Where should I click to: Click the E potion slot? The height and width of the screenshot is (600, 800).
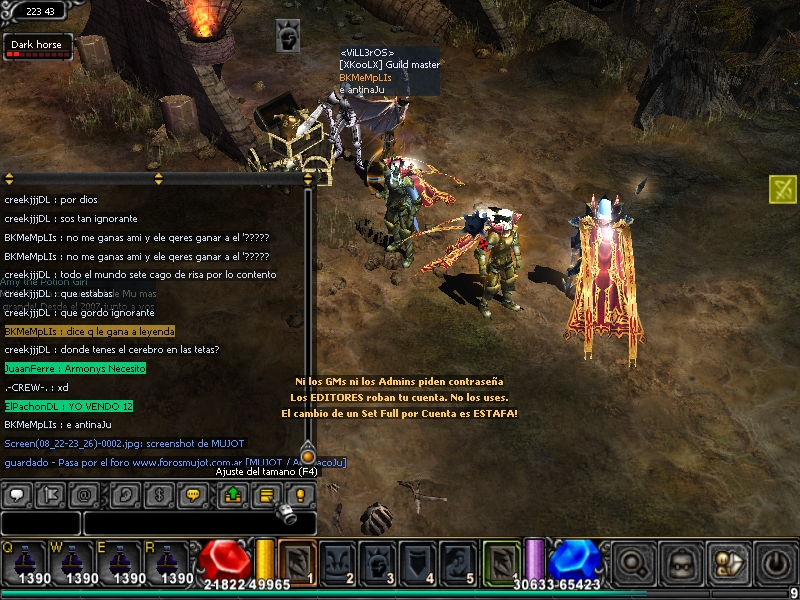click(x=127, y=562)
